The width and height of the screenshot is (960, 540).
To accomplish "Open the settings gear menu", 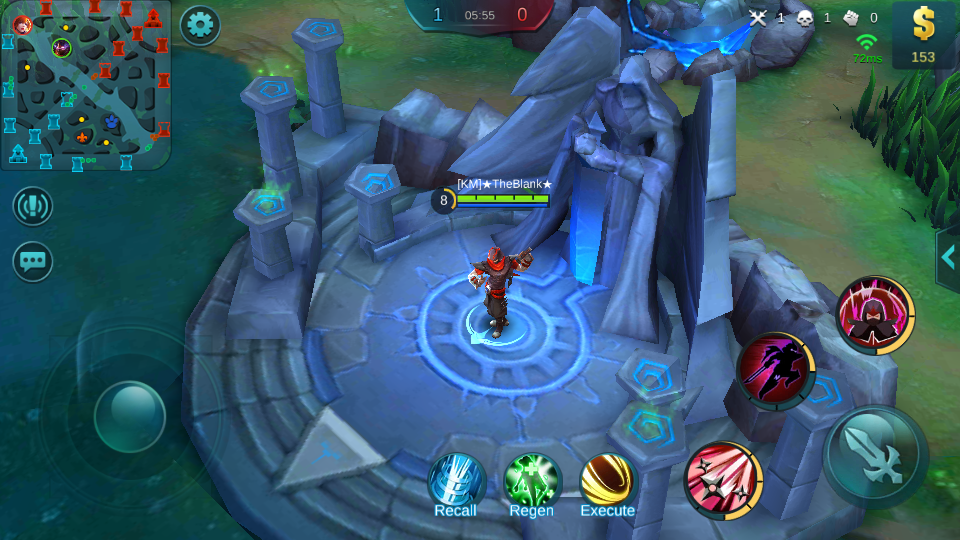I will pyautogui.click(x=200, y=25).
